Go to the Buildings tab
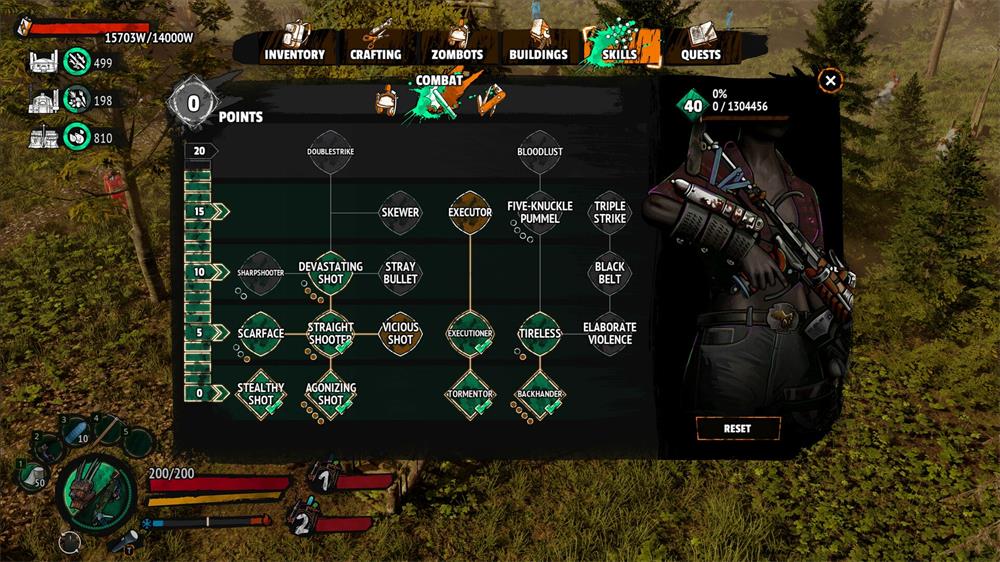 (x=538, y=54)
